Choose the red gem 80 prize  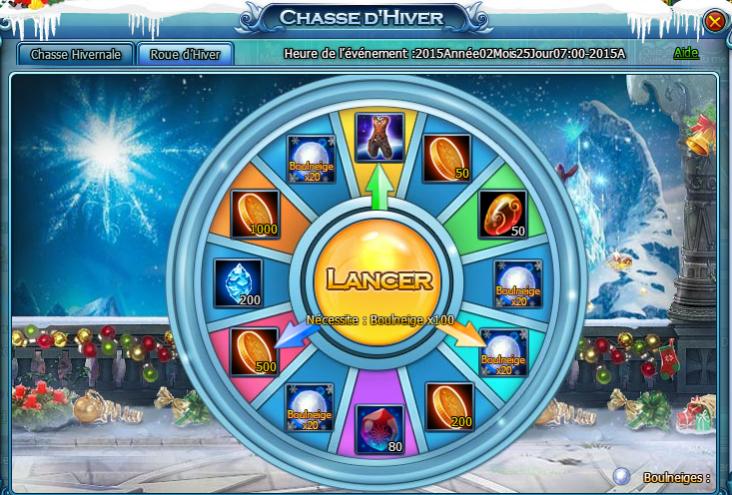coord(379,429)
